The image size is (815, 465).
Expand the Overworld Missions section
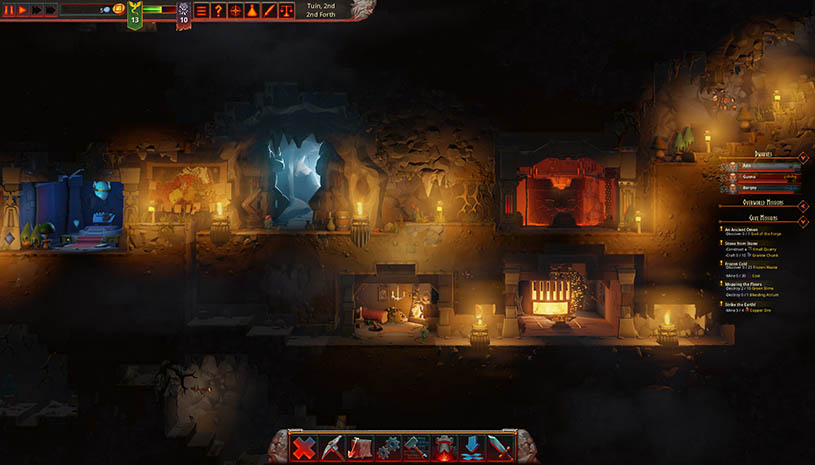pyautogui.click(x=803, y=203)
